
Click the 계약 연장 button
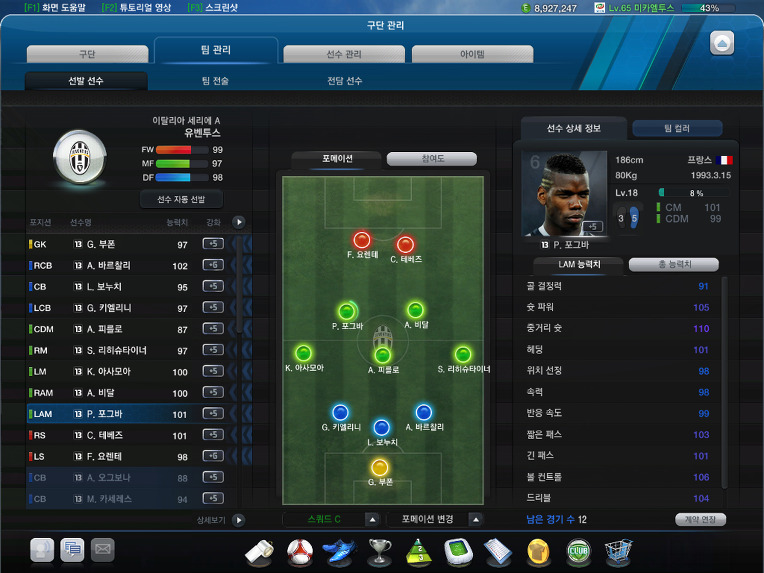[x=700, y=519]
